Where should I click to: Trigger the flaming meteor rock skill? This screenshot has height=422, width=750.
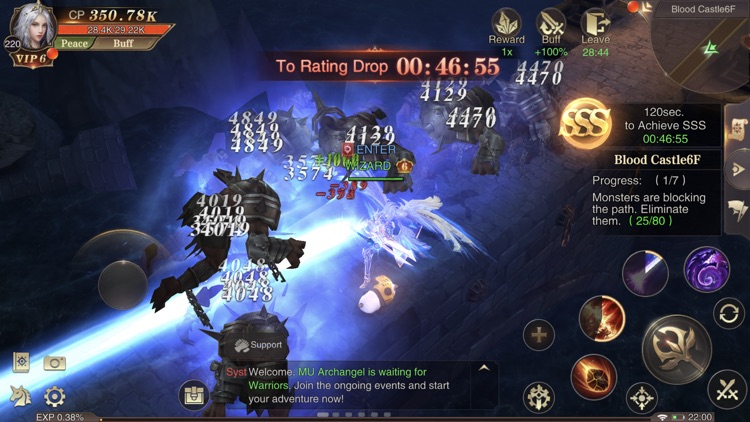click(594, 377)
